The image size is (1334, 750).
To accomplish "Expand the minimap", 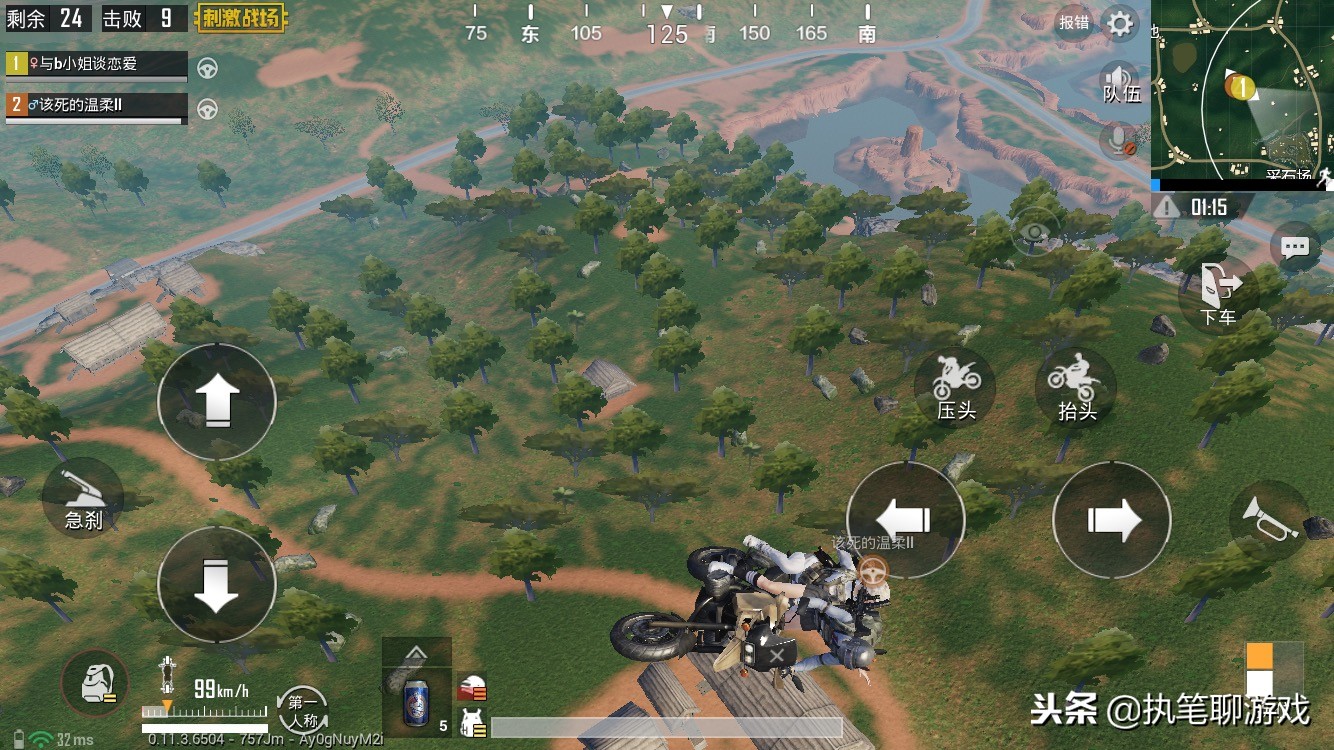I will click(x=1242, y=90).
